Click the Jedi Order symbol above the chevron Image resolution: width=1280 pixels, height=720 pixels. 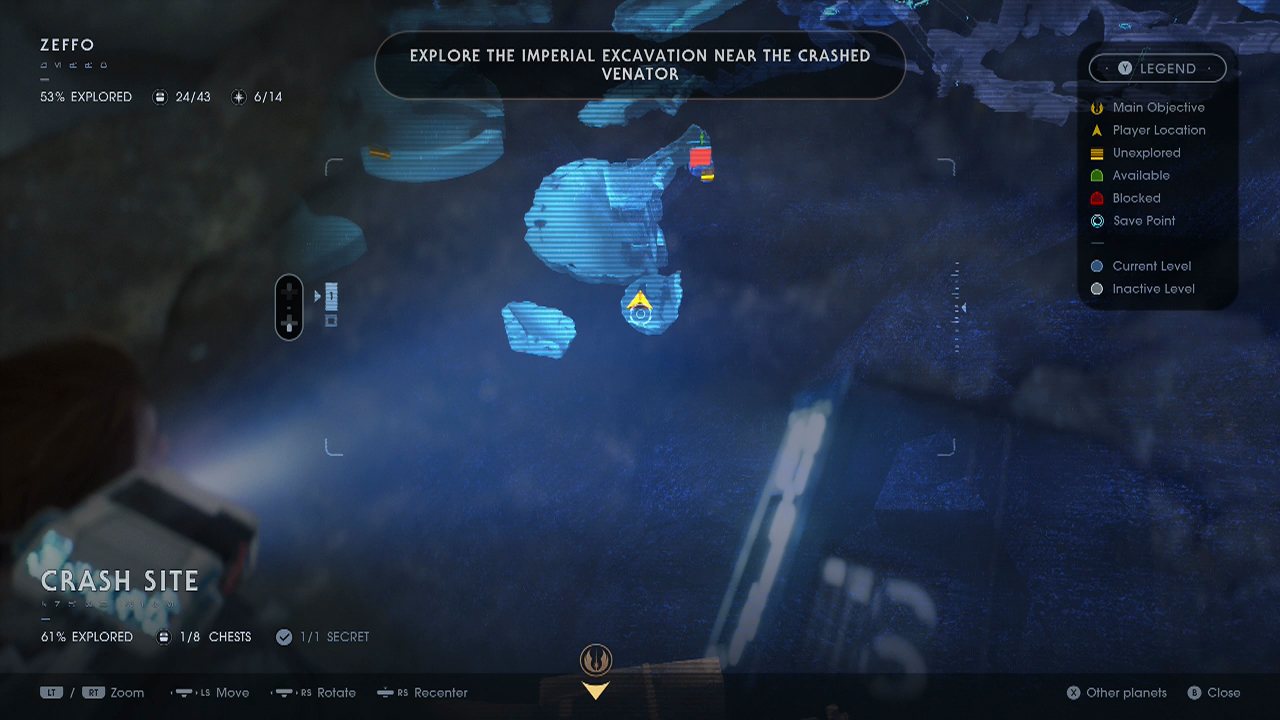pyautogui.click(x=595, y=658)
